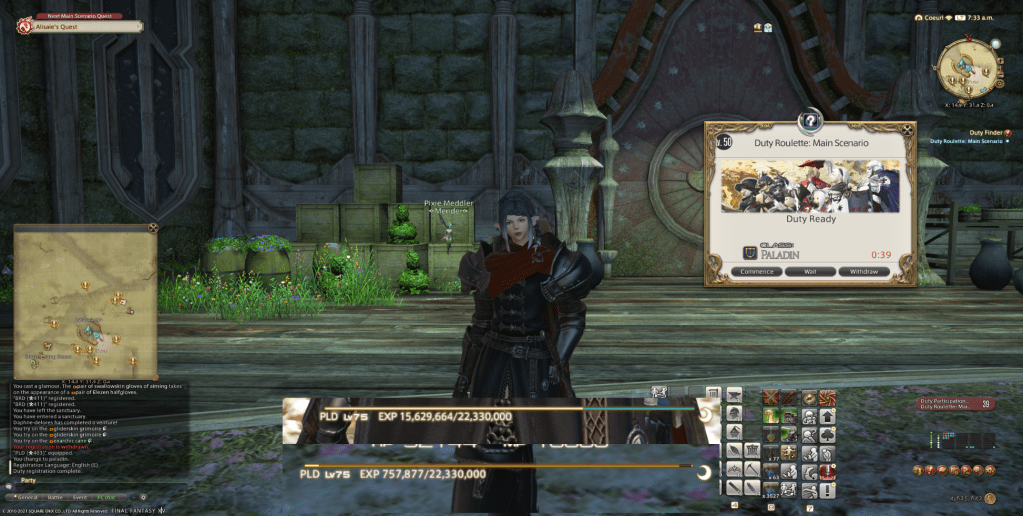
Task: Switch to the Battle chat tab
Action: click(x=55, y=496)
